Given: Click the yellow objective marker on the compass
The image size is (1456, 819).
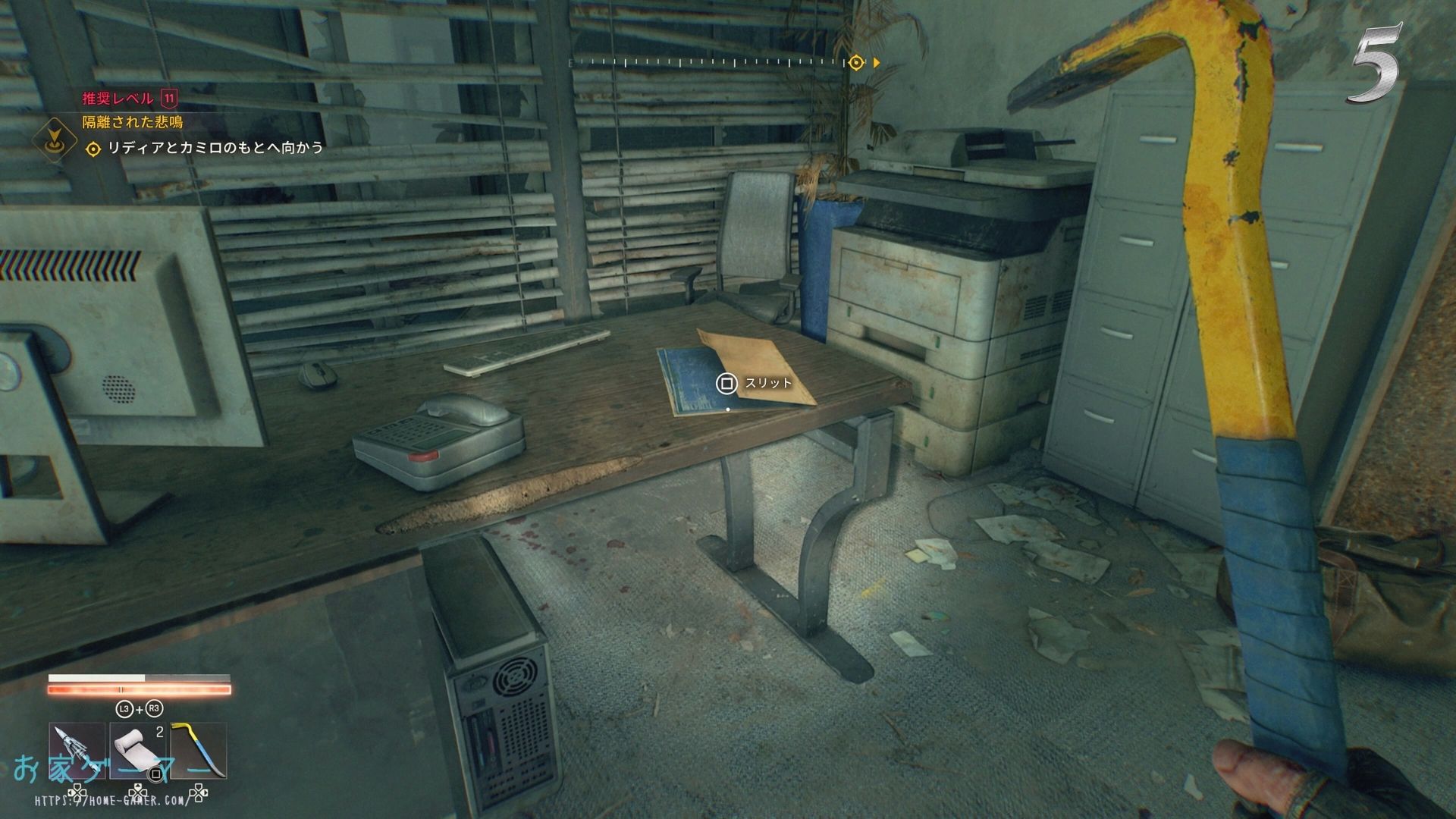Looking at the screenshot, I should [856, 62].
